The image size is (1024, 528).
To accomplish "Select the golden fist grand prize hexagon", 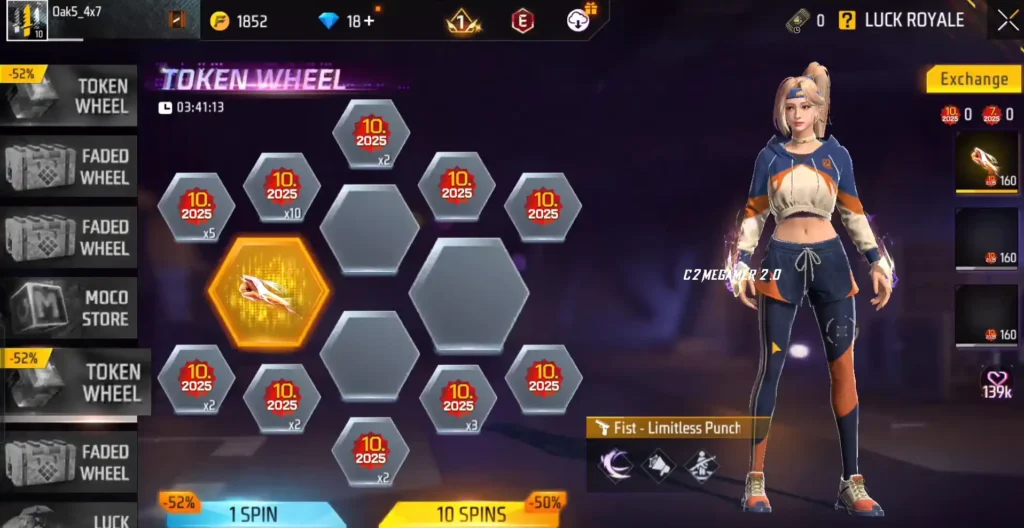I will [x=269, y=292].
